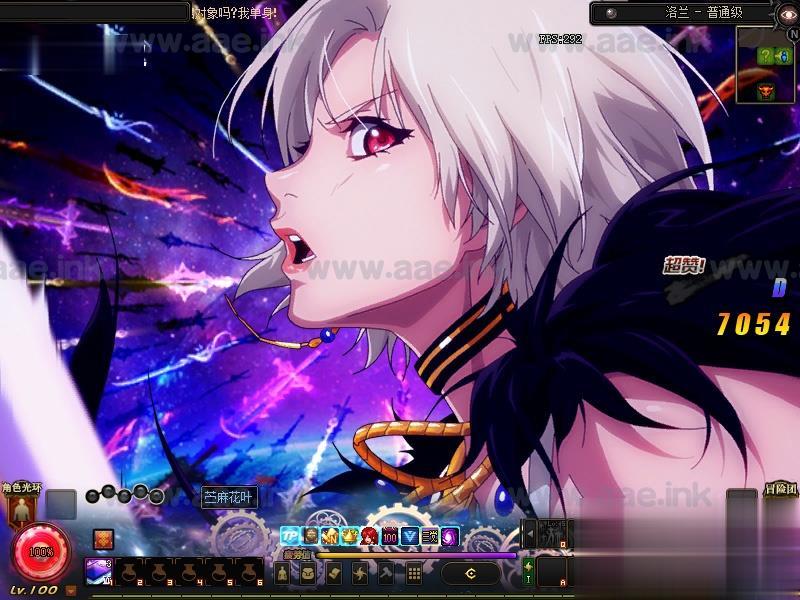Click the wide C-logo button
The width and height of the screenshot is (800, 600).
click(470, 573)
